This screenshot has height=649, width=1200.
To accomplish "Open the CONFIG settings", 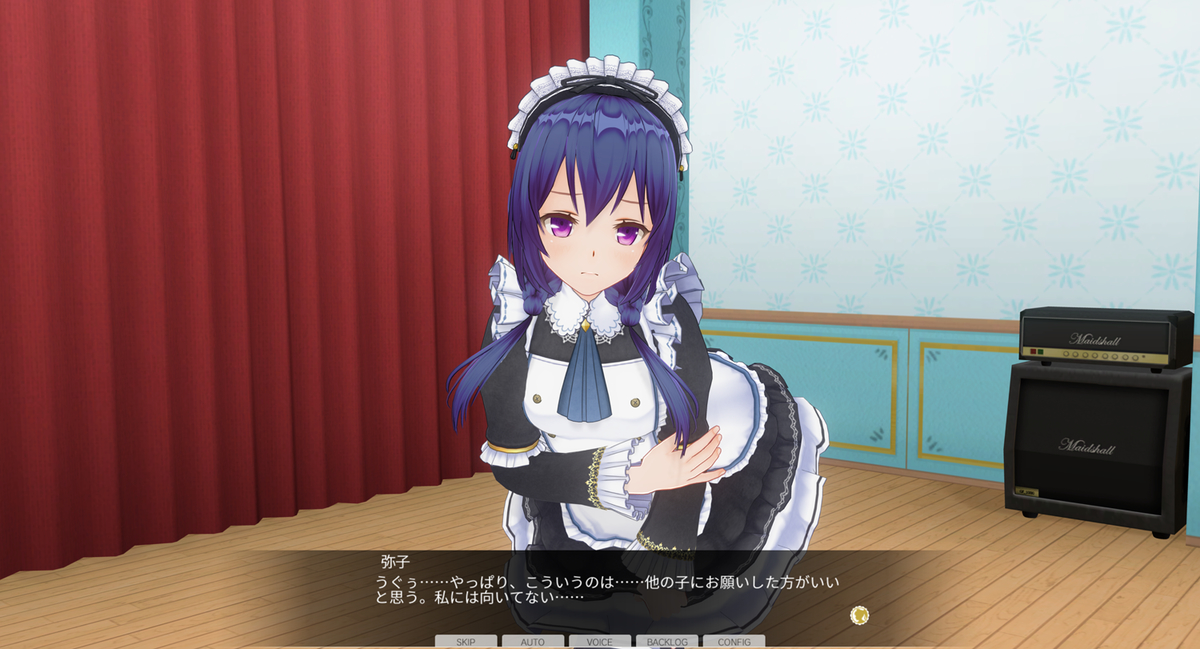I will point(734,641).
